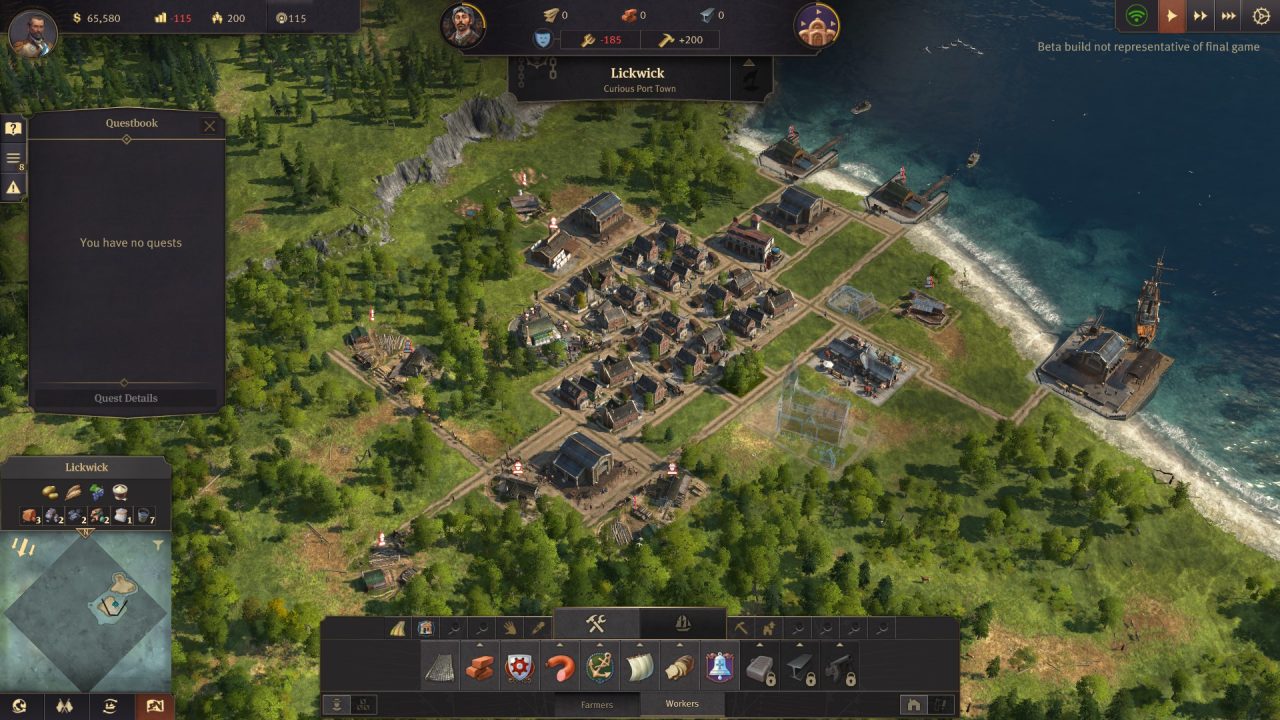Click the green connection status icon
The image size is (1280, 720).
click(x=1136, y=16)
